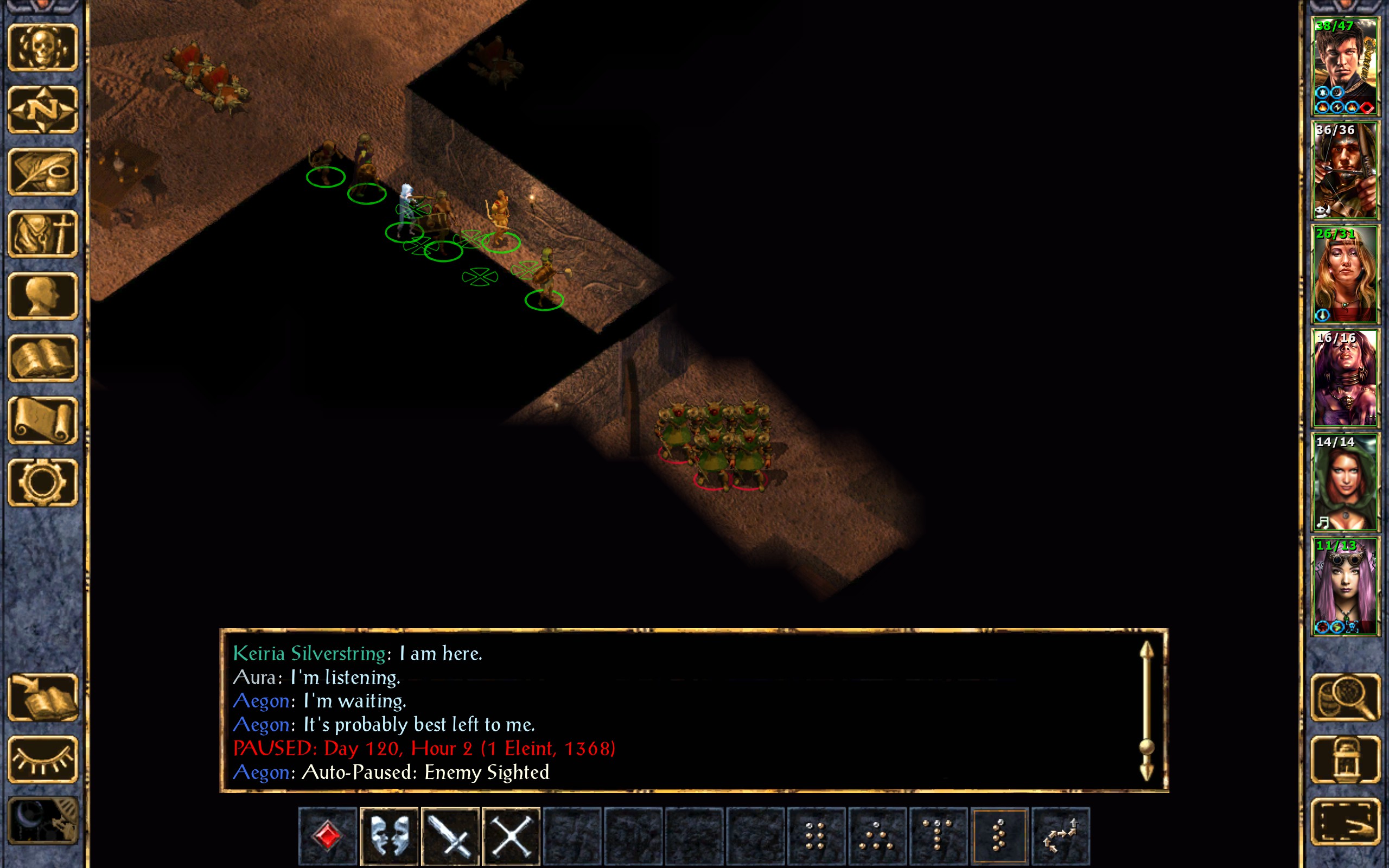Click the closed eye rest button
Screen dimensions: 1389x868
tap(43, 759)
